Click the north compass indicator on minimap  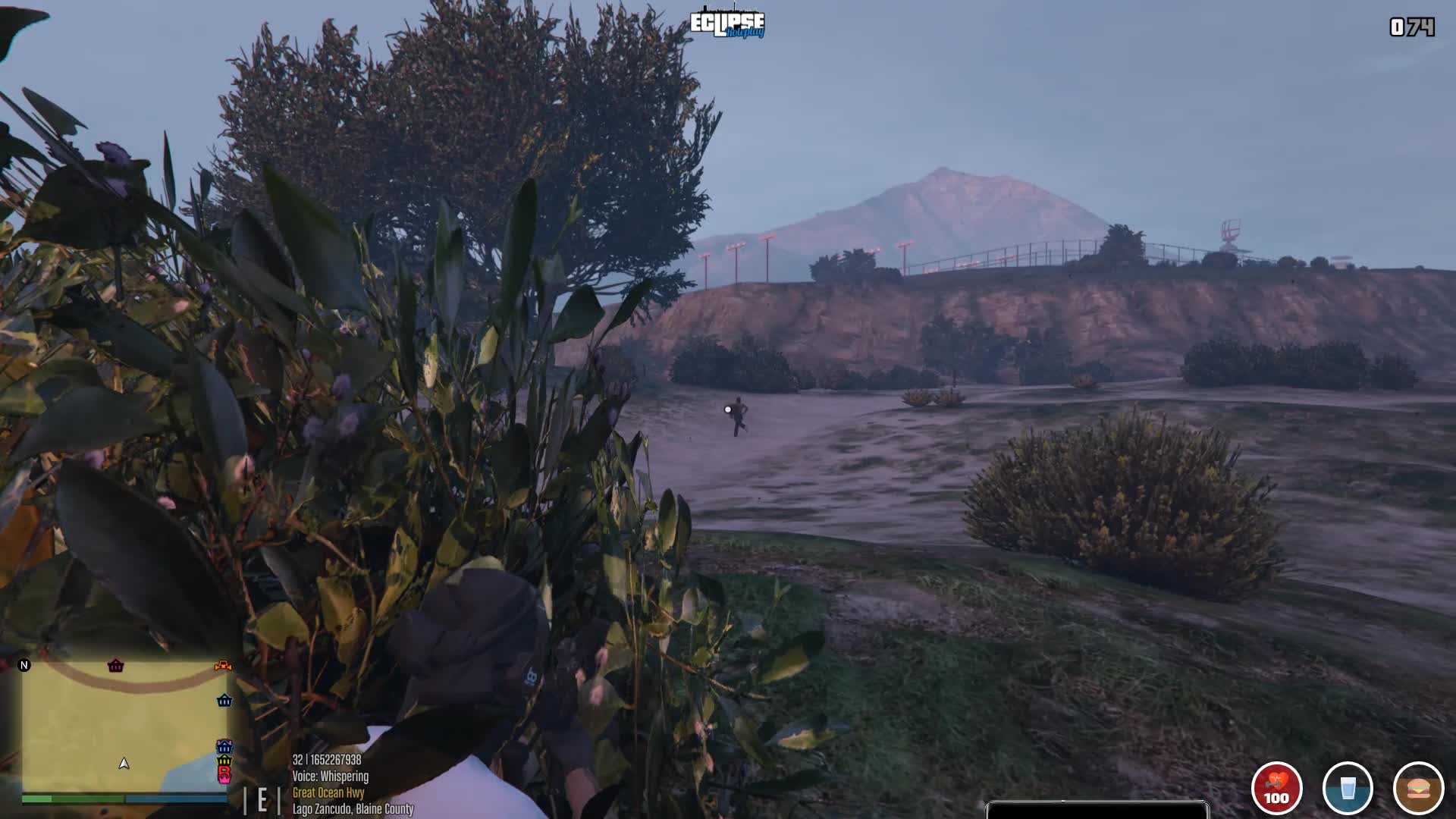[24, 665]
